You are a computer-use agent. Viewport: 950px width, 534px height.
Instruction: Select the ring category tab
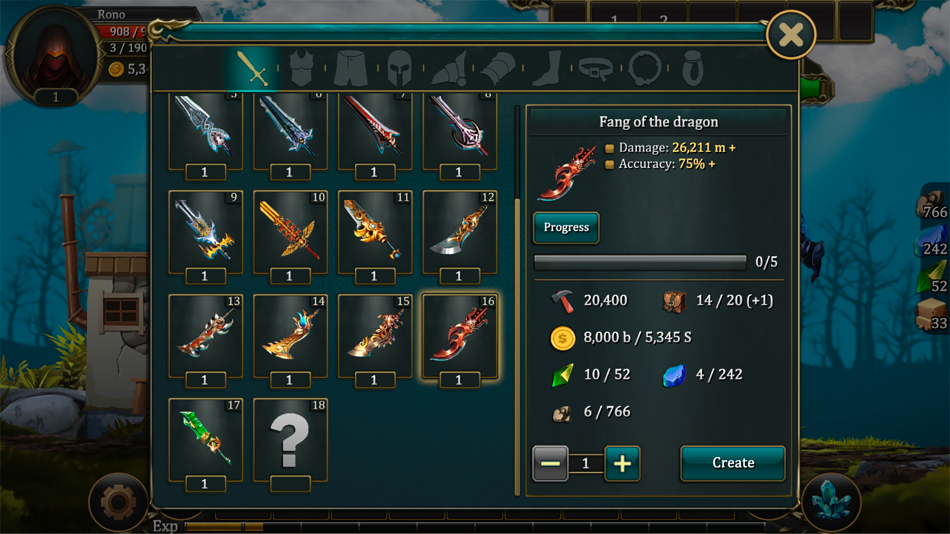(x=693, y=68)
